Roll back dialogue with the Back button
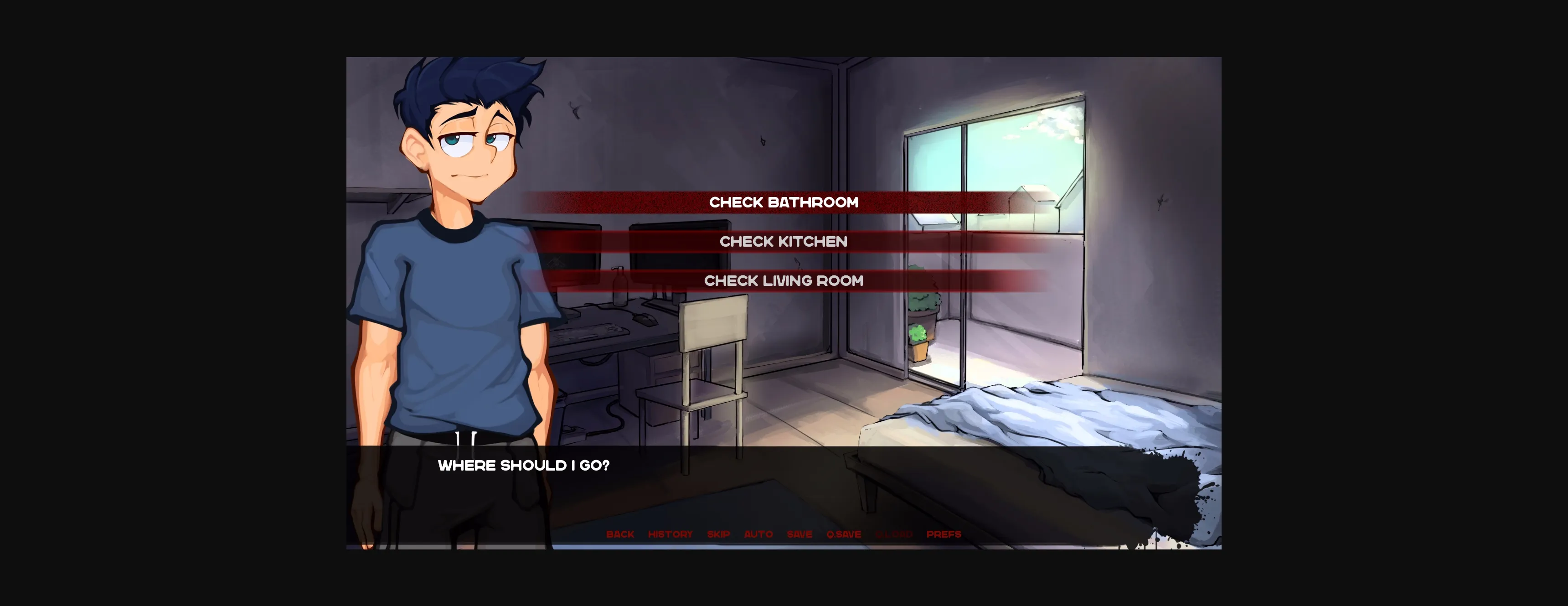Viewport: 1568px width, 606px height. point(621,534)
